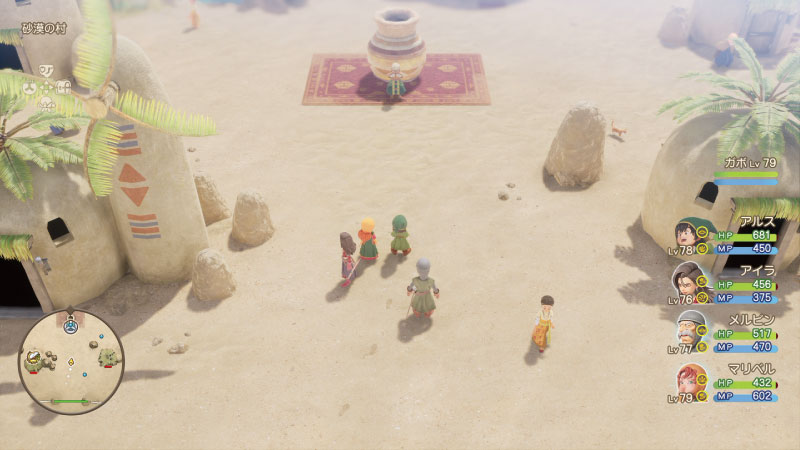
Task: Choose メルビン's party portrait
Action: (689, 331)
